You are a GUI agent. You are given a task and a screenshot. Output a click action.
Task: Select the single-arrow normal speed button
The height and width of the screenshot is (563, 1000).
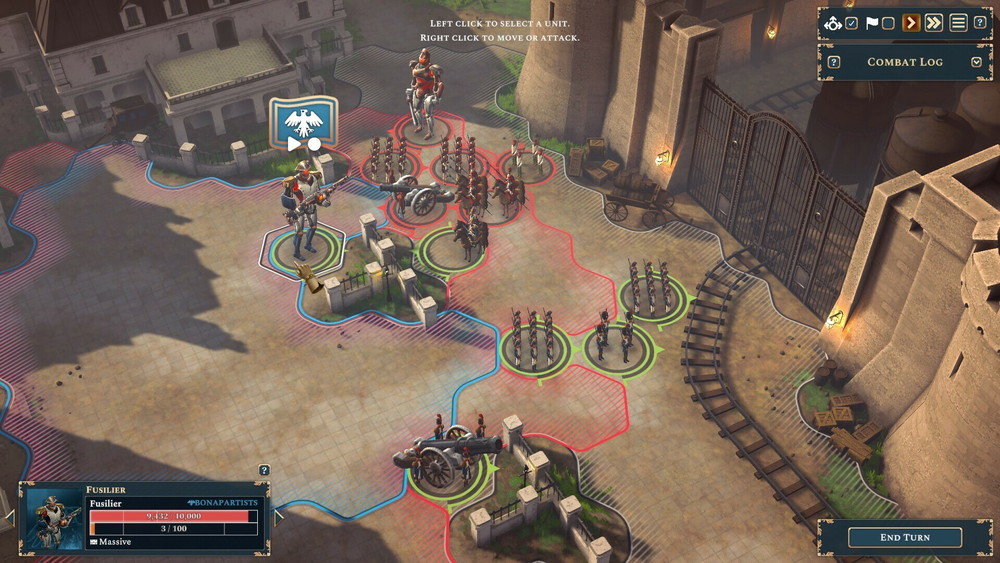(x=911, y=23)
